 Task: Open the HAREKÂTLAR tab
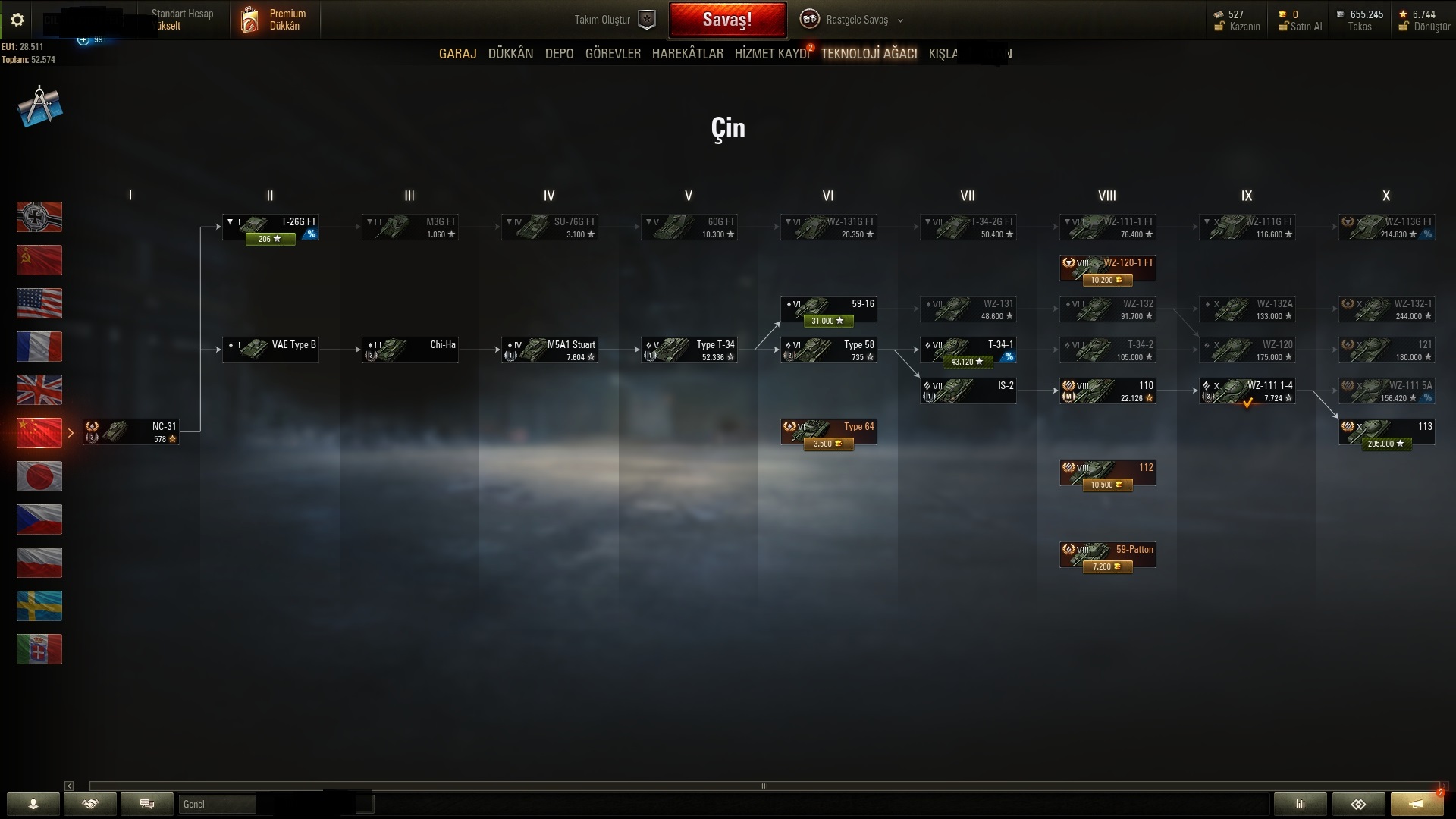click(x=687, y=54)
